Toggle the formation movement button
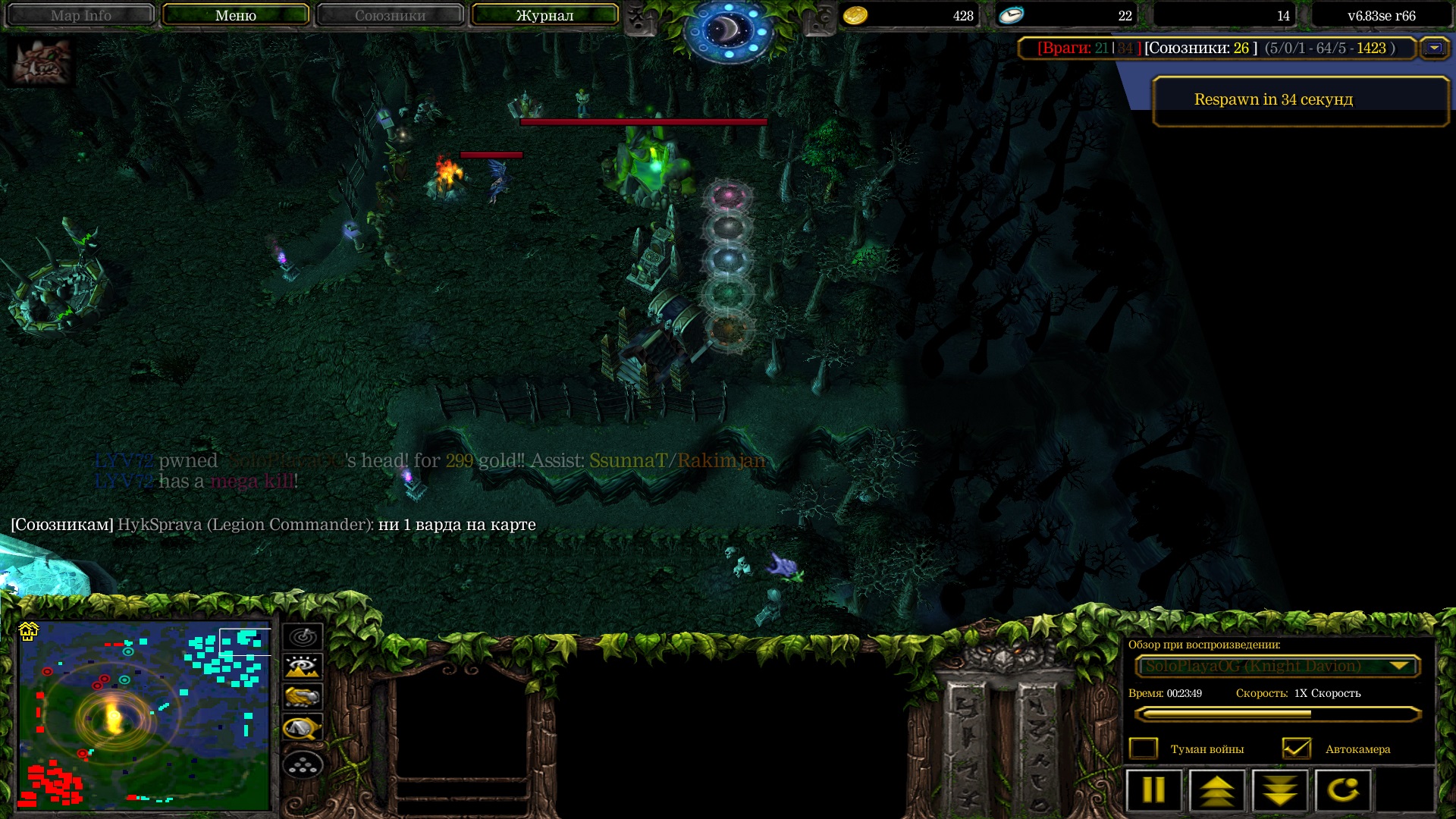The width and height of the screenshot is (1456, 819). (303, 765)
